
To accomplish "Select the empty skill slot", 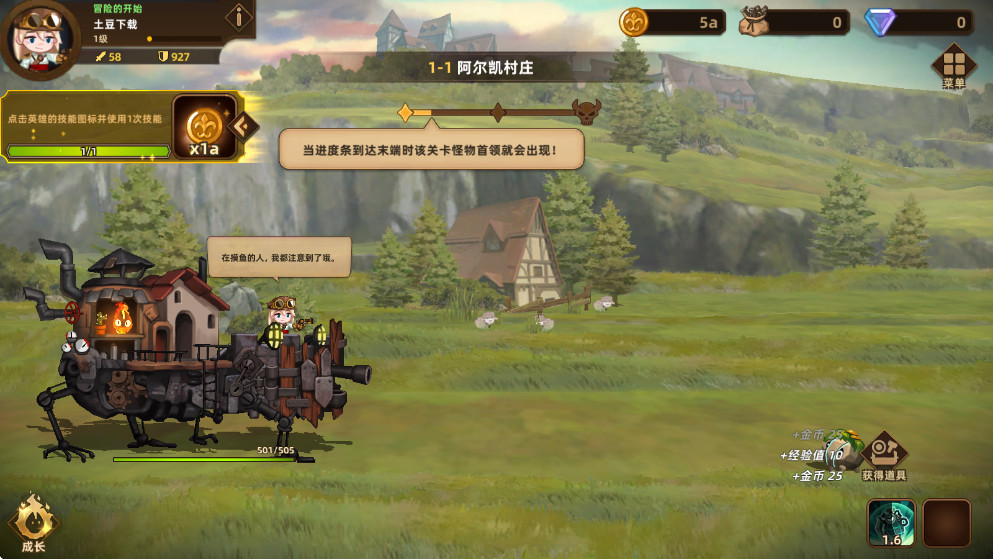I will (x=946, y=523).
